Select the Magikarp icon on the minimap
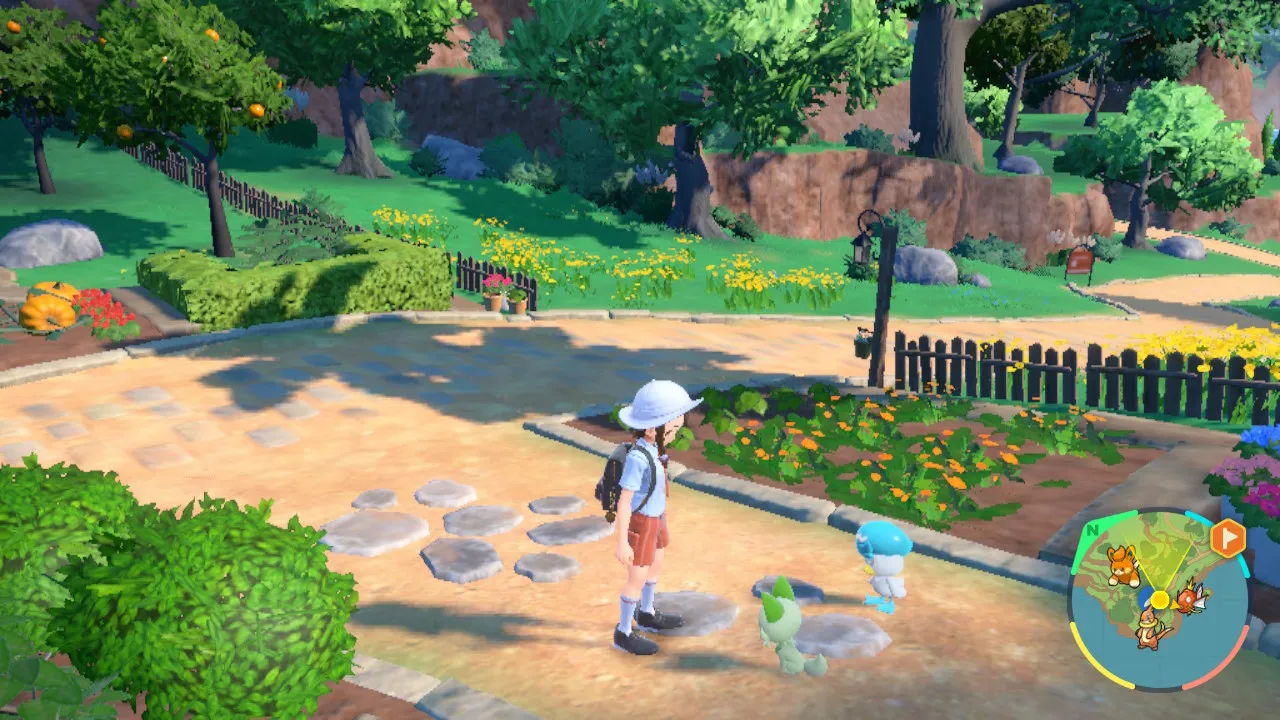 1190,598
